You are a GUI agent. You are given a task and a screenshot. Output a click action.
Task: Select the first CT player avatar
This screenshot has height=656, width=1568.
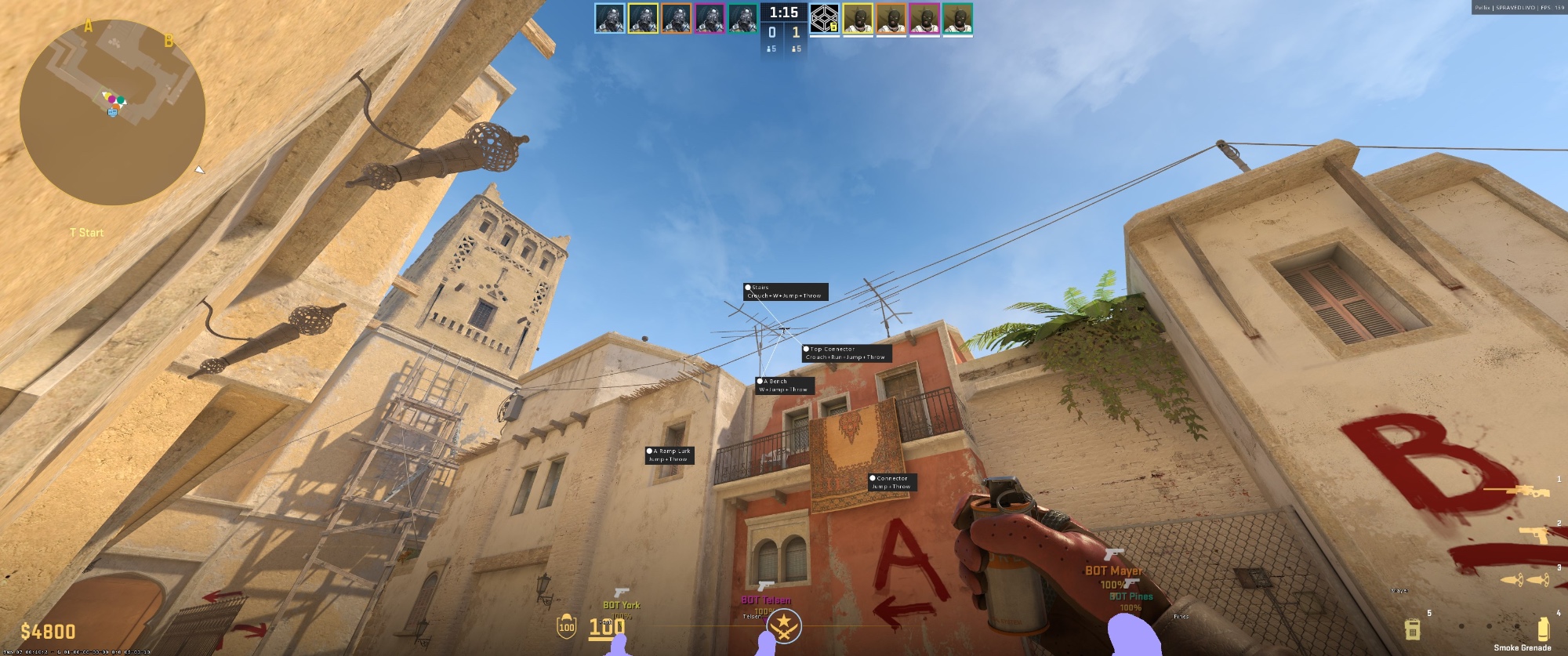pos(609,18)
